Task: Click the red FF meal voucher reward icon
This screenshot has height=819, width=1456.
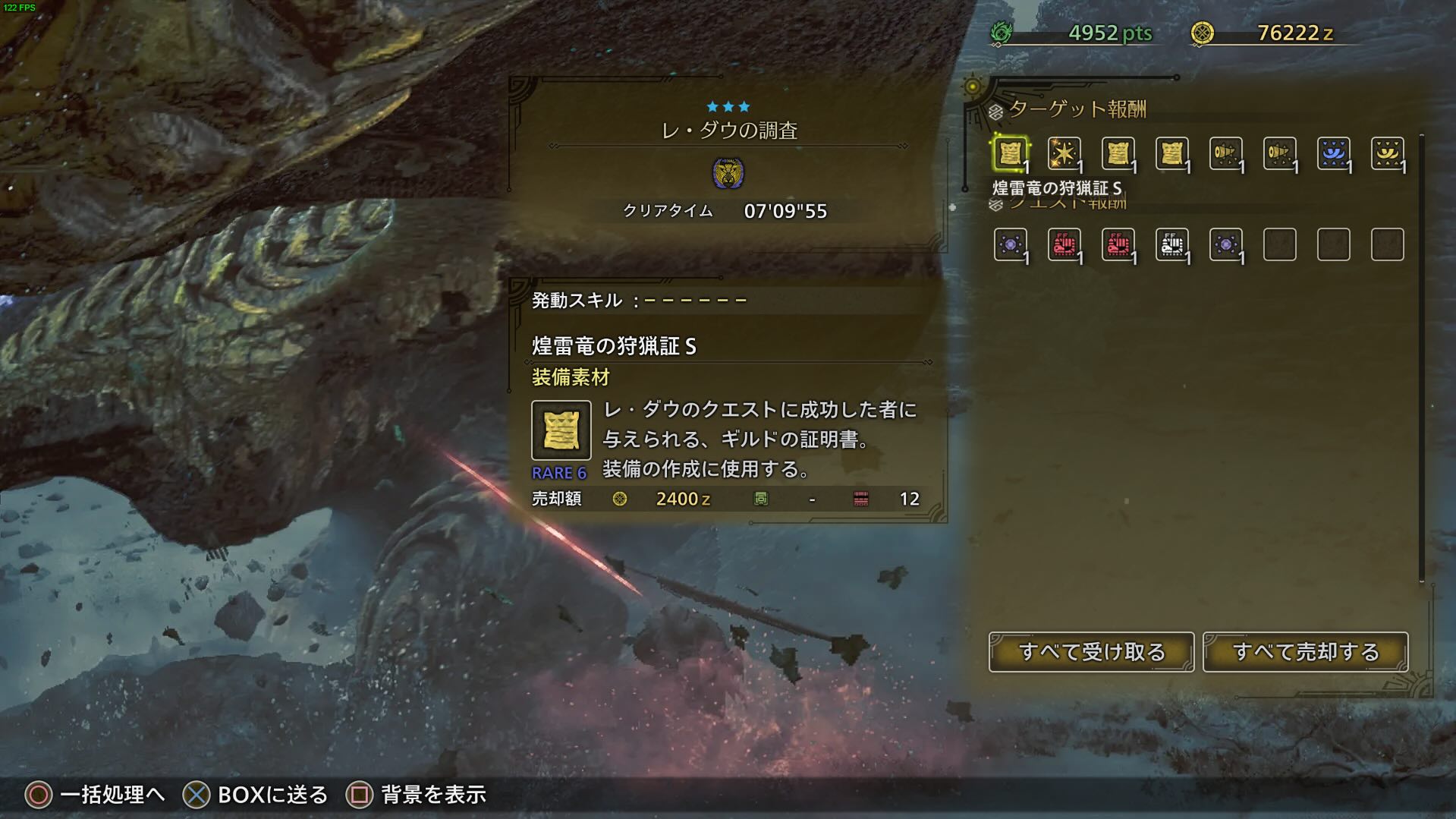Action: (1064, 244)
